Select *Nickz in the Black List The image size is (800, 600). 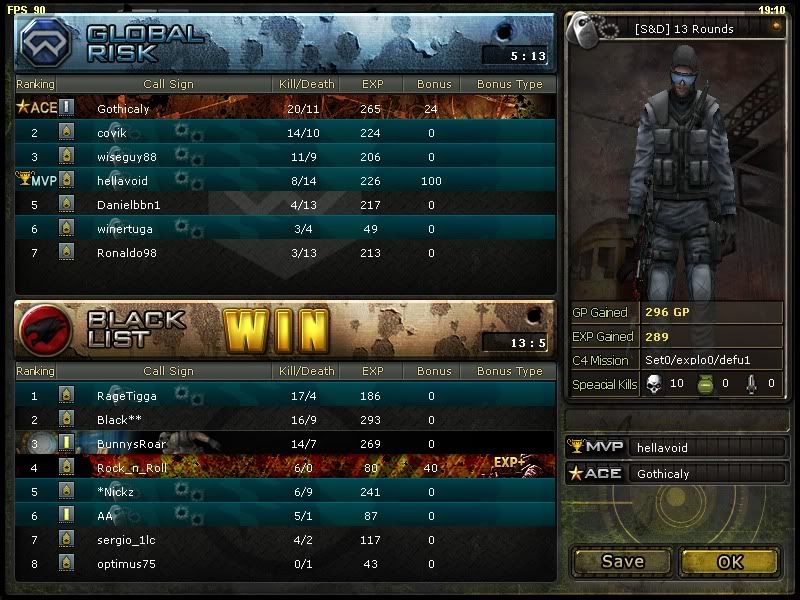pos(284,492)
